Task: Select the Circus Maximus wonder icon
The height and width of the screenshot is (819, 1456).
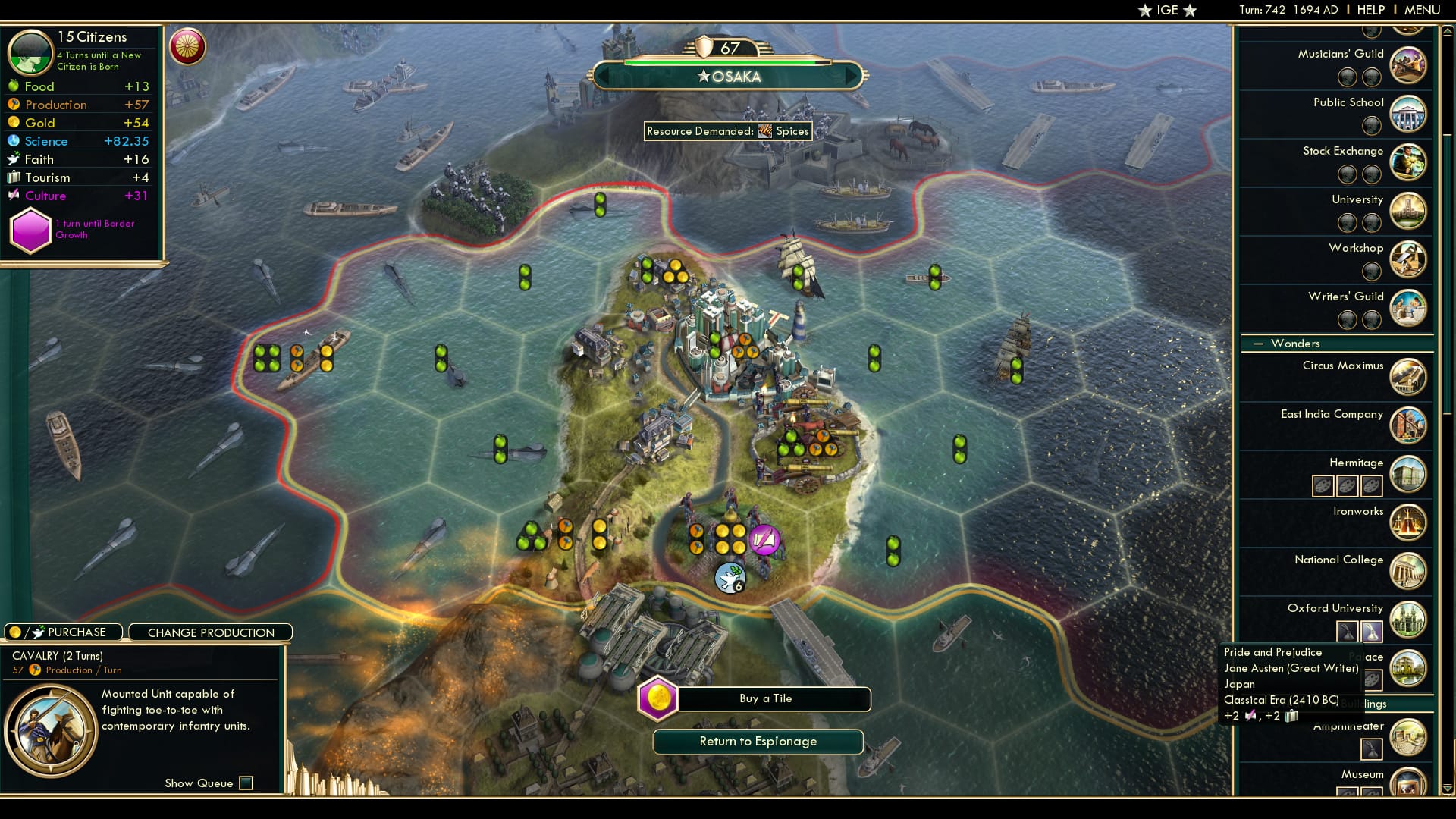Action: [1407, 377]
